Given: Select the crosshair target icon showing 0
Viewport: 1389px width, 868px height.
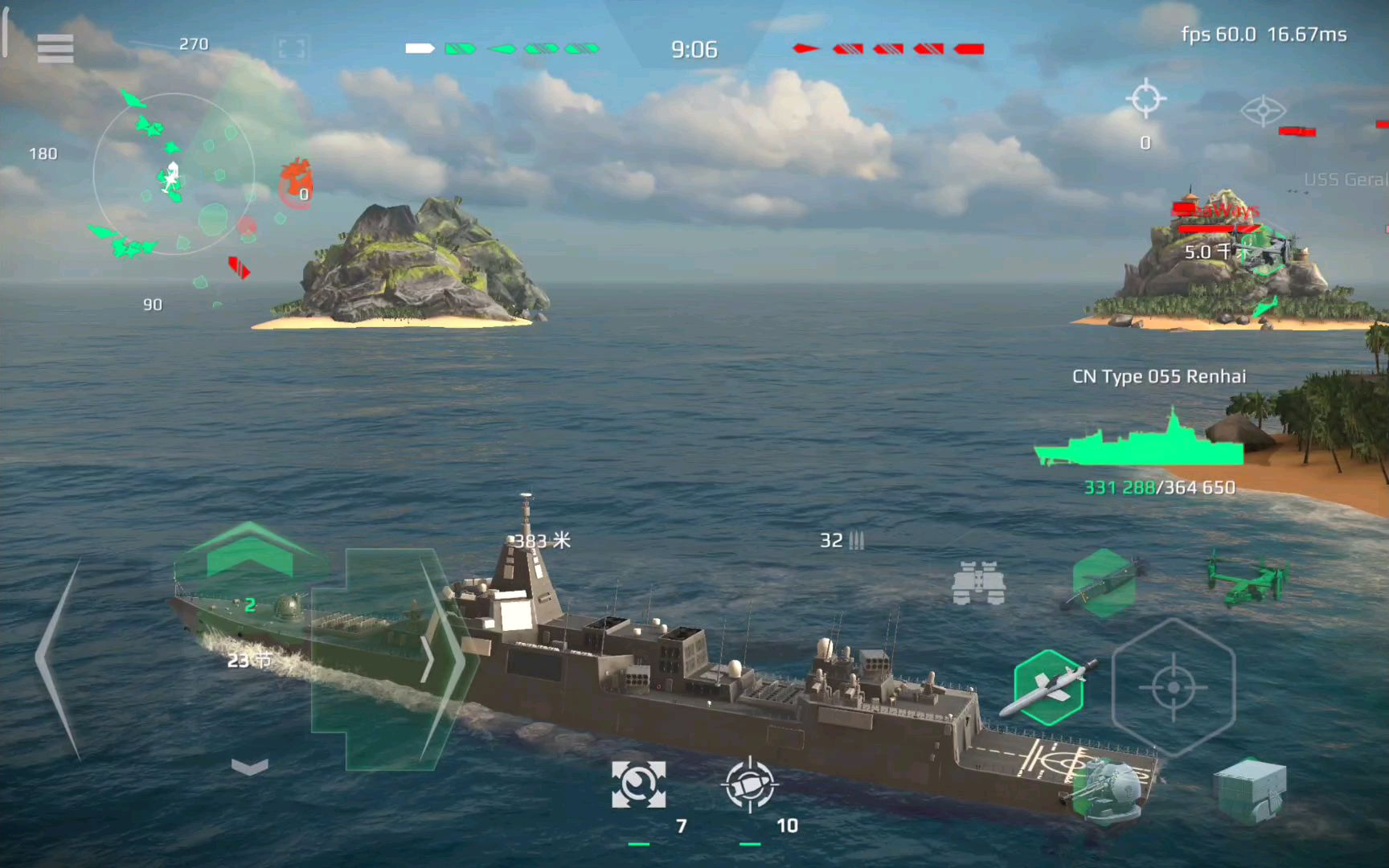Looking at the screenshot, I should pos(1145,100).
